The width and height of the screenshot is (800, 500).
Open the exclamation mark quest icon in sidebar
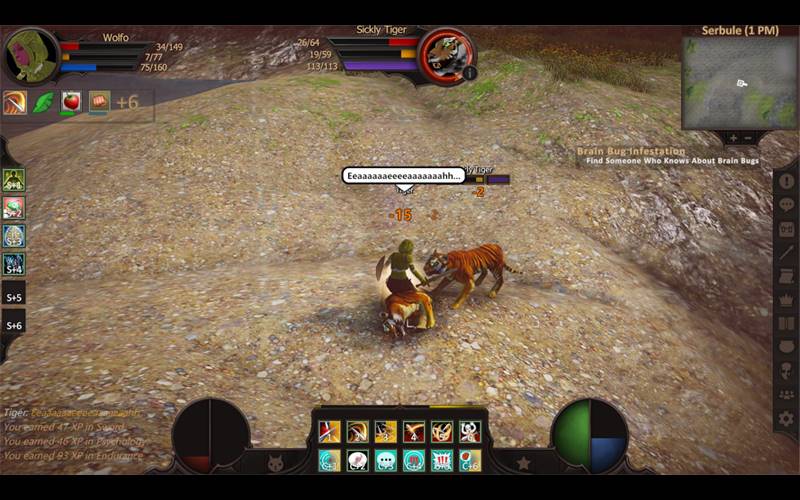pyautogui.click(x=786, y=181)
